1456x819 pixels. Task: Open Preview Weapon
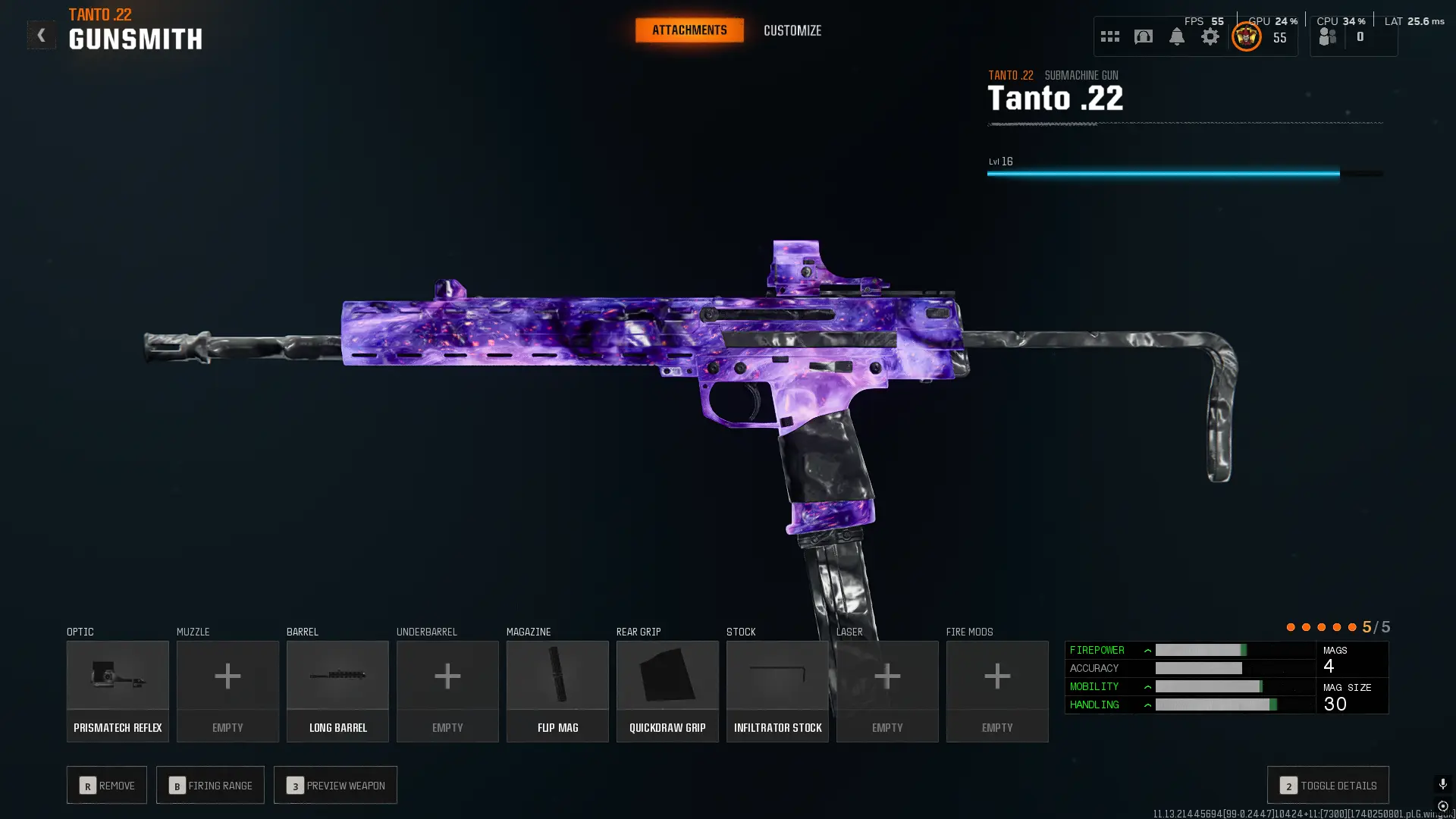point(335,785)
